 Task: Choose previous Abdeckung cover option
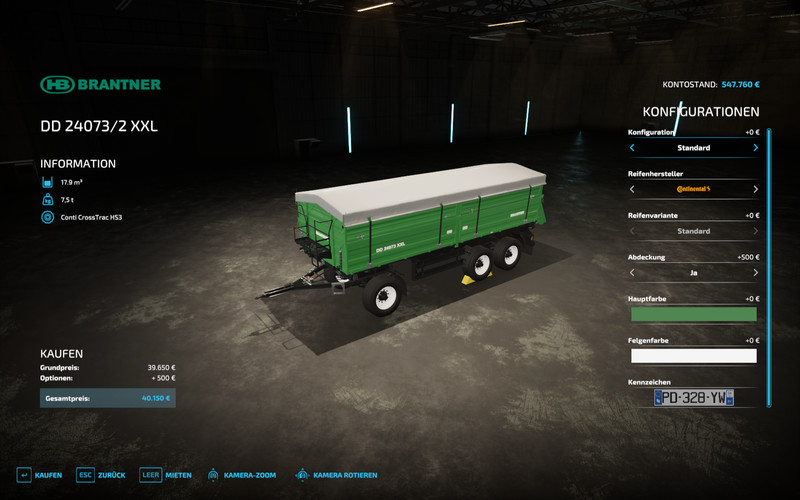632,272
